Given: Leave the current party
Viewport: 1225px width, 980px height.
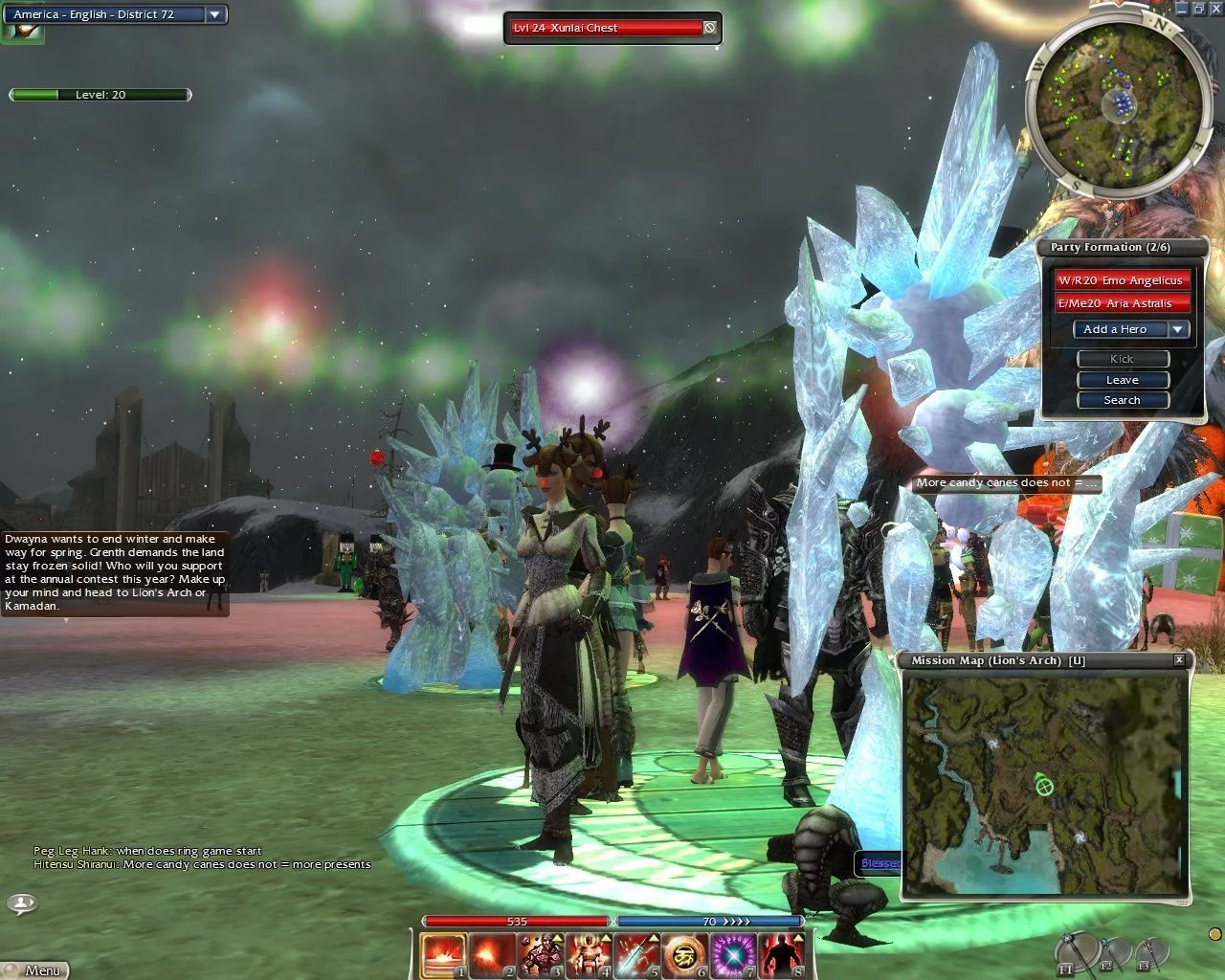Looking at the screenshot, I should pyautogui.click(x=1123, y=380).
